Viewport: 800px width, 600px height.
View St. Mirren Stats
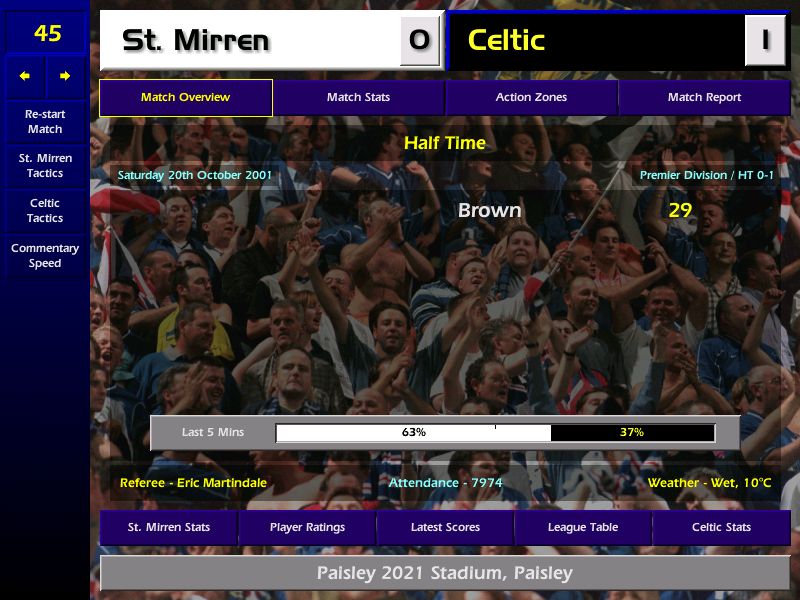click(x=168, y=527)
